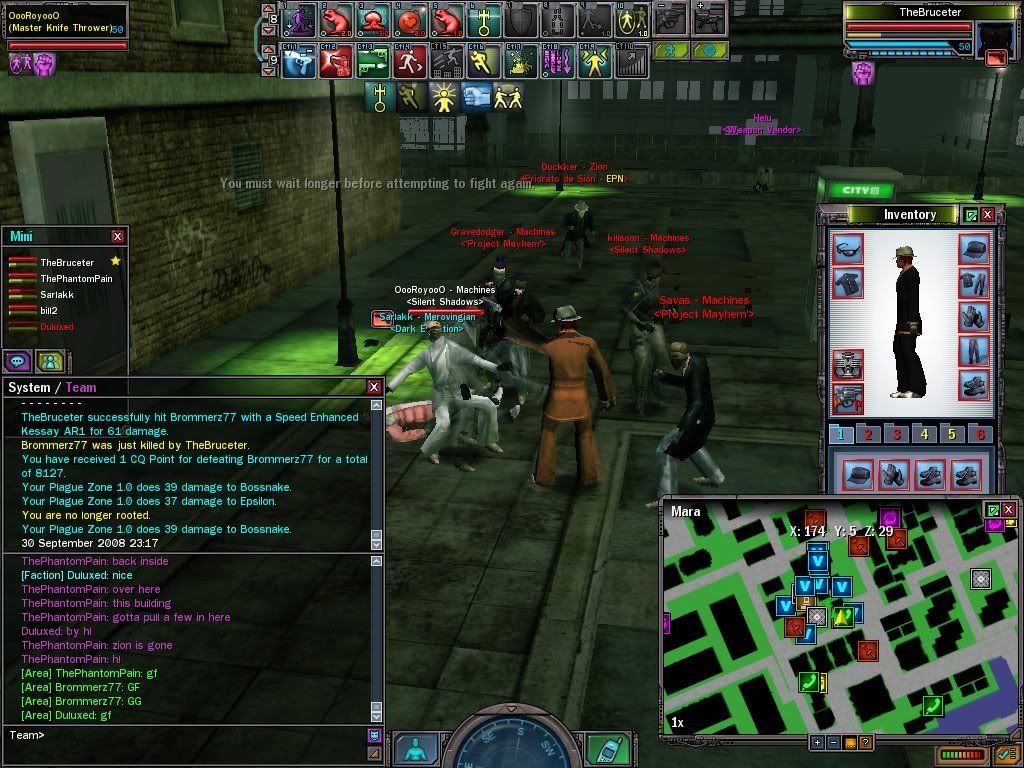Open the cell phone icon at bottom bar

click(x=608, y=748)
